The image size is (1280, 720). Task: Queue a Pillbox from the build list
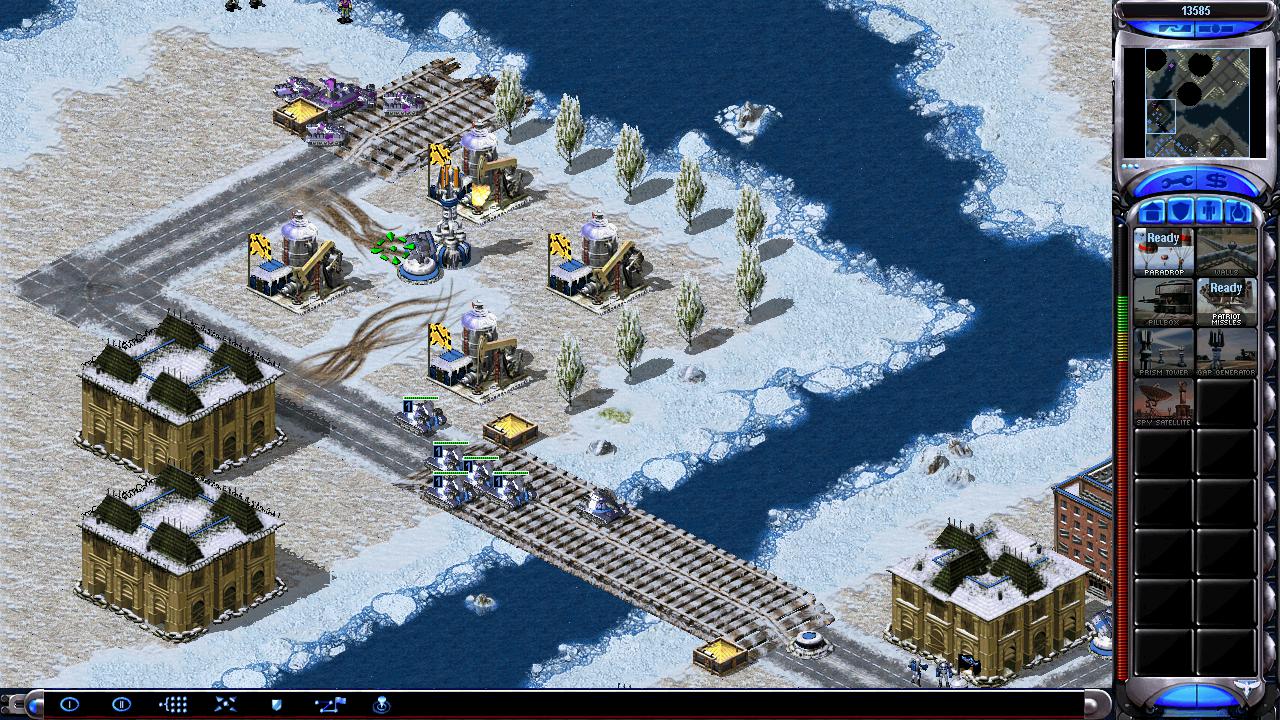[x=1163, y=301]
